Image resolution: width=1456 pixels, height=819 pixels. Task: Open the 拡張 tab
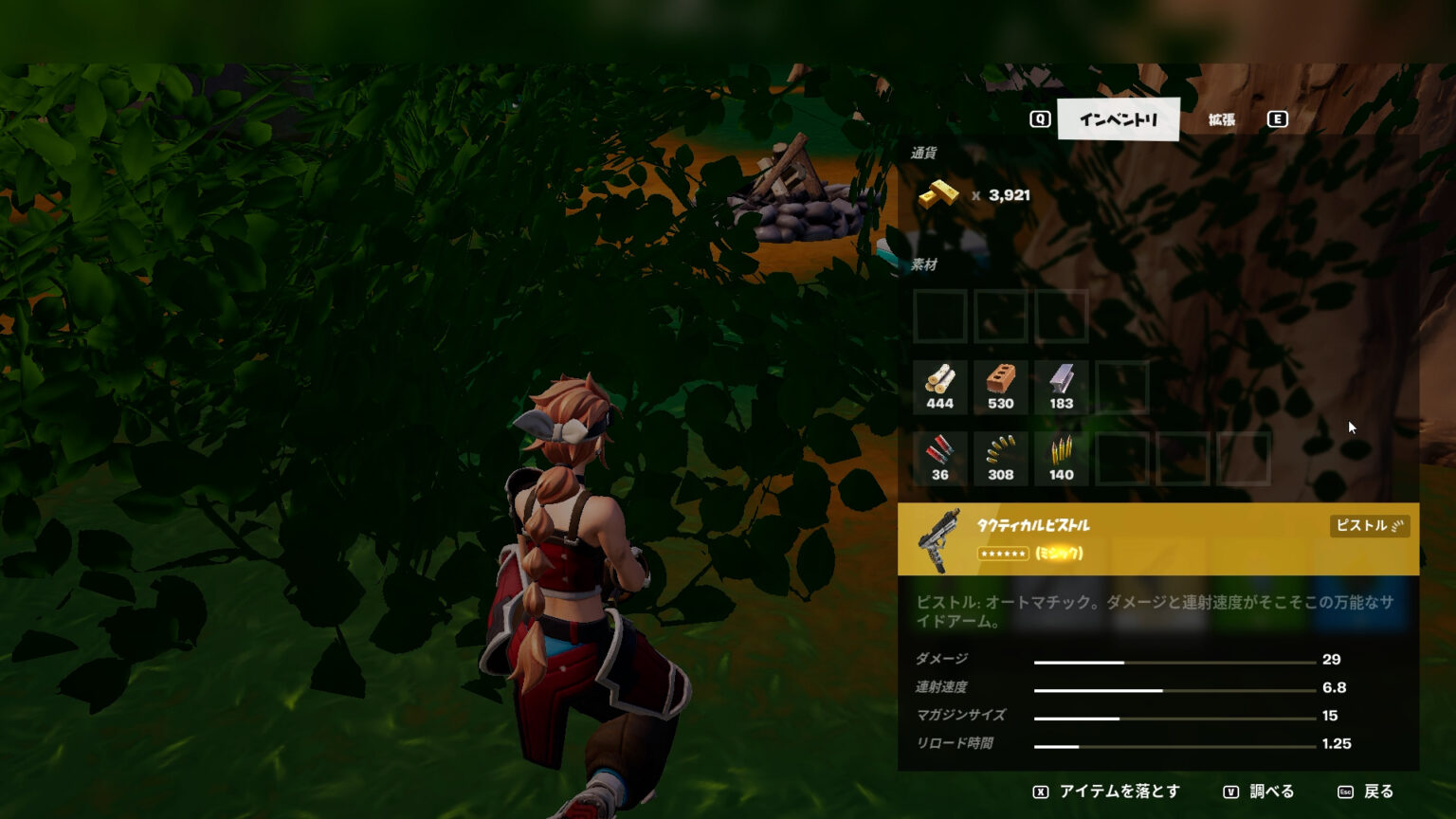(x=1221, y=119)
